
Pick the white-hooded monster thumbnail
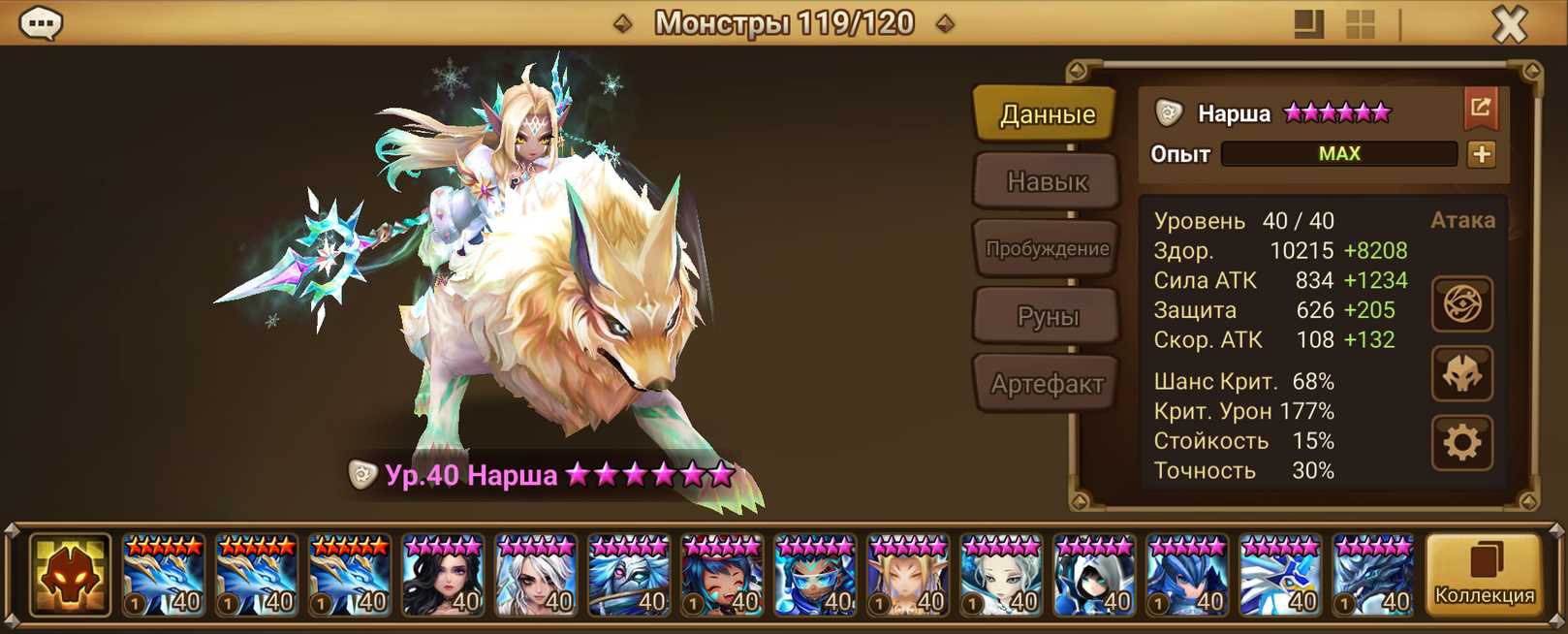[x=1094, y=576]
